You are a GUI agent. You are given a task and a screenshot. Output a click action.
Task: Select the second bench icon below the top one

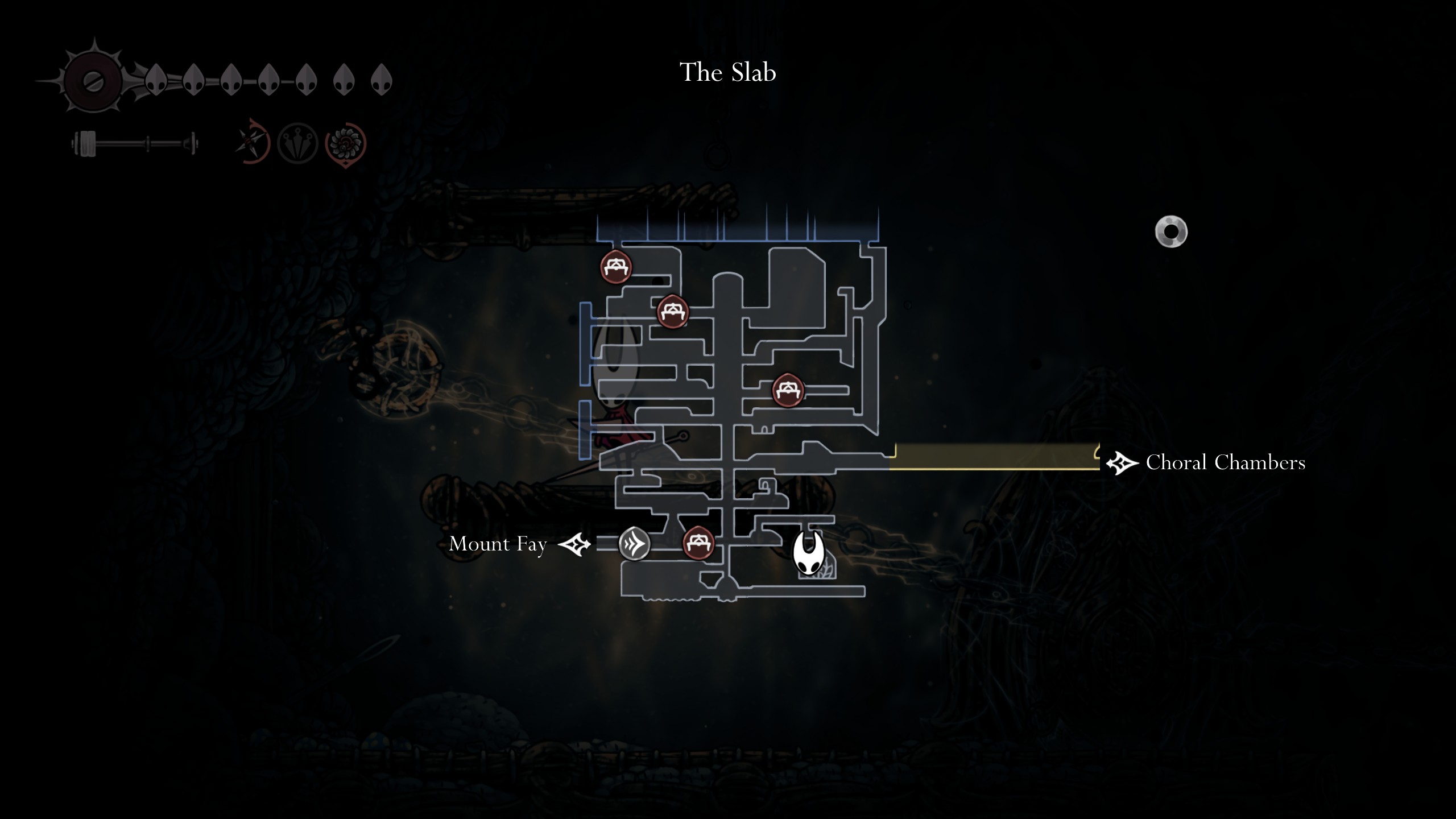point(673,311)
